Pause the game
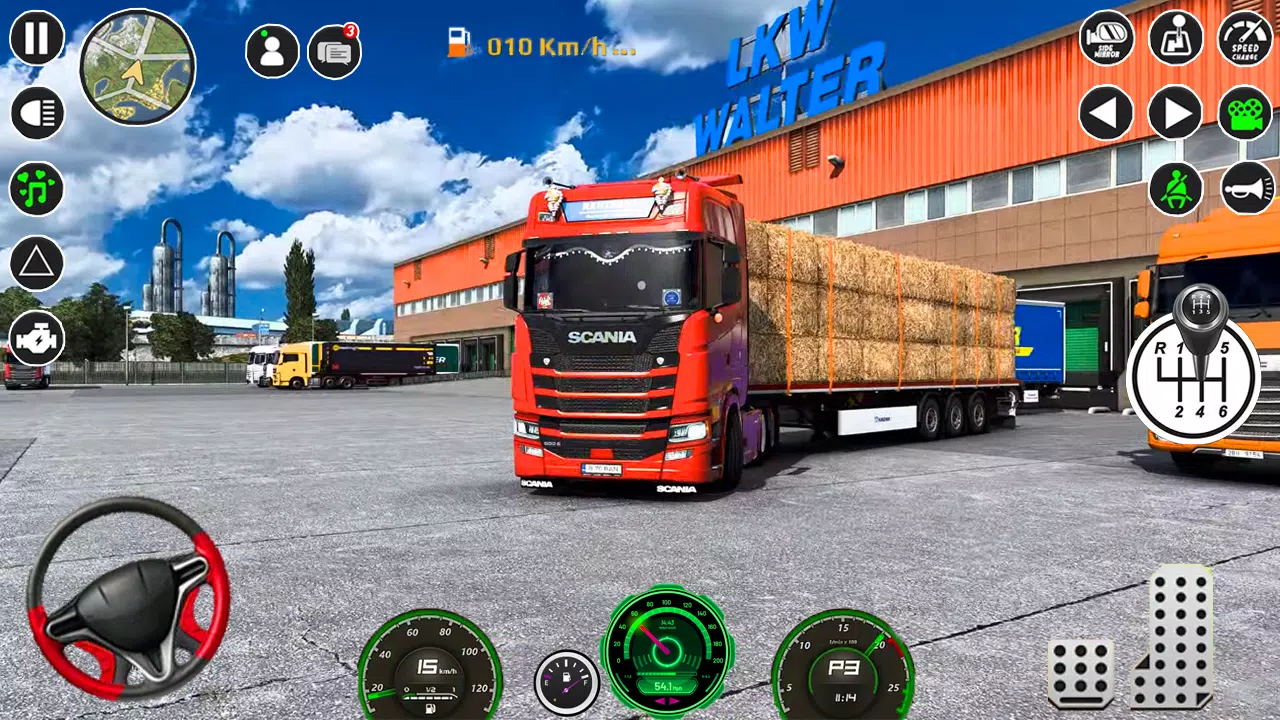The width and height of the screenshot is (1280, 720). [x=35, y=39]
